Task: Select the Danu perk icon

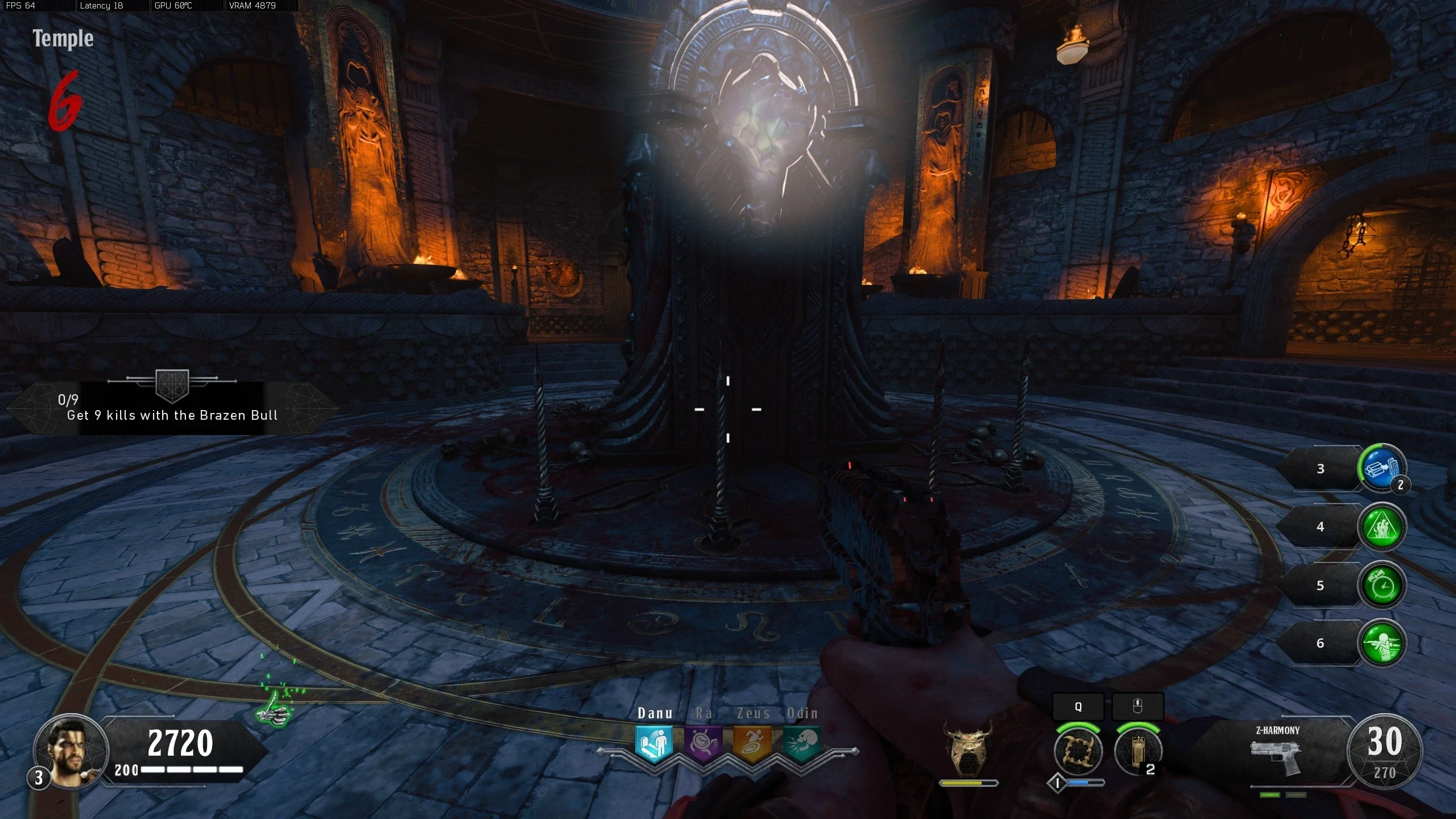Action: (x=654, y=743)
